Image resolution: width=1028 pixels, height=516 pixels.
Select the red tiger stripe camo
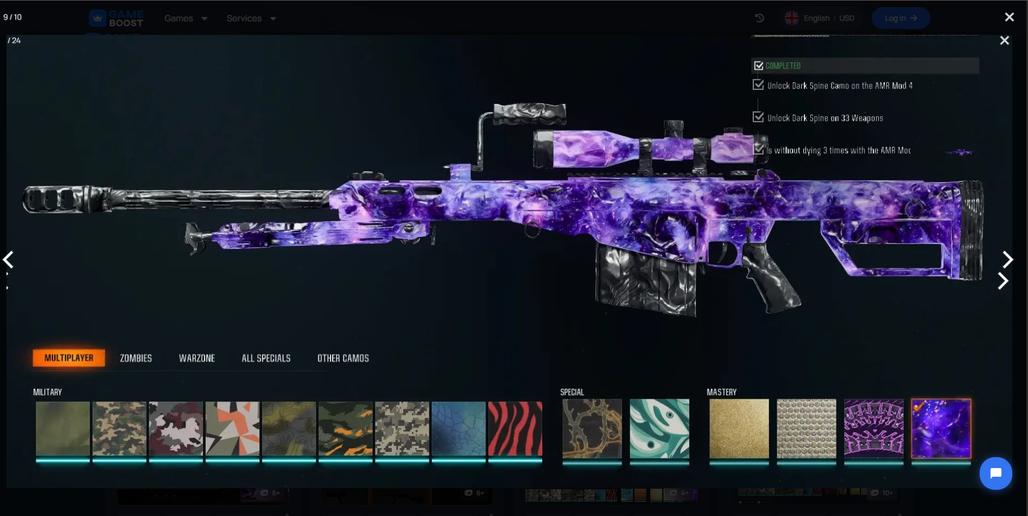pyautogui.click(x=515, y=429)
